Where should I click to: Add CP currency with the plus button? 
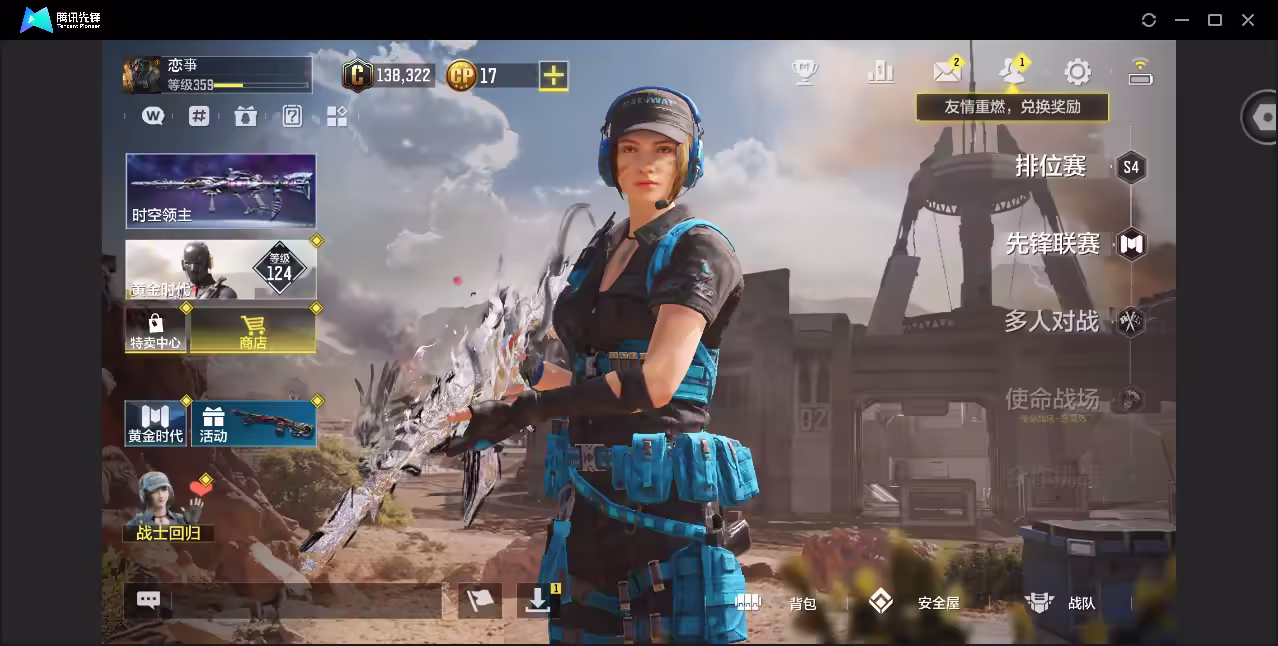tap(553, 75)
